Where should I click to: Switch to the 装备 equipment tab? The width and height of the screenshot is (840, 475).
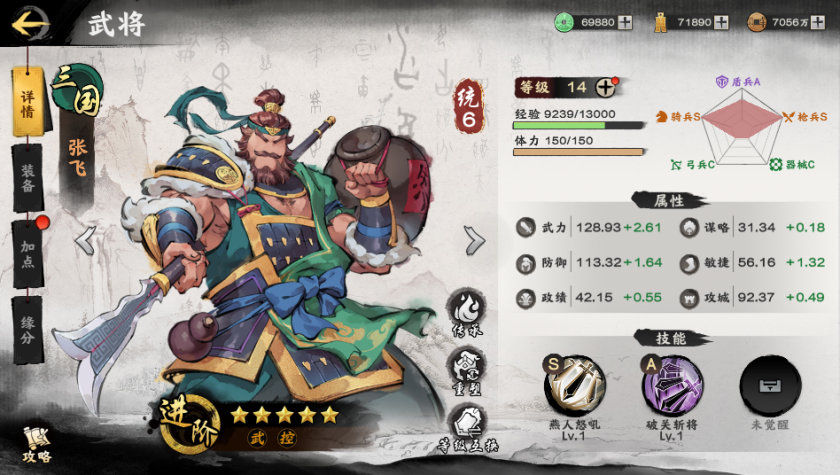(x=28, y=177)
